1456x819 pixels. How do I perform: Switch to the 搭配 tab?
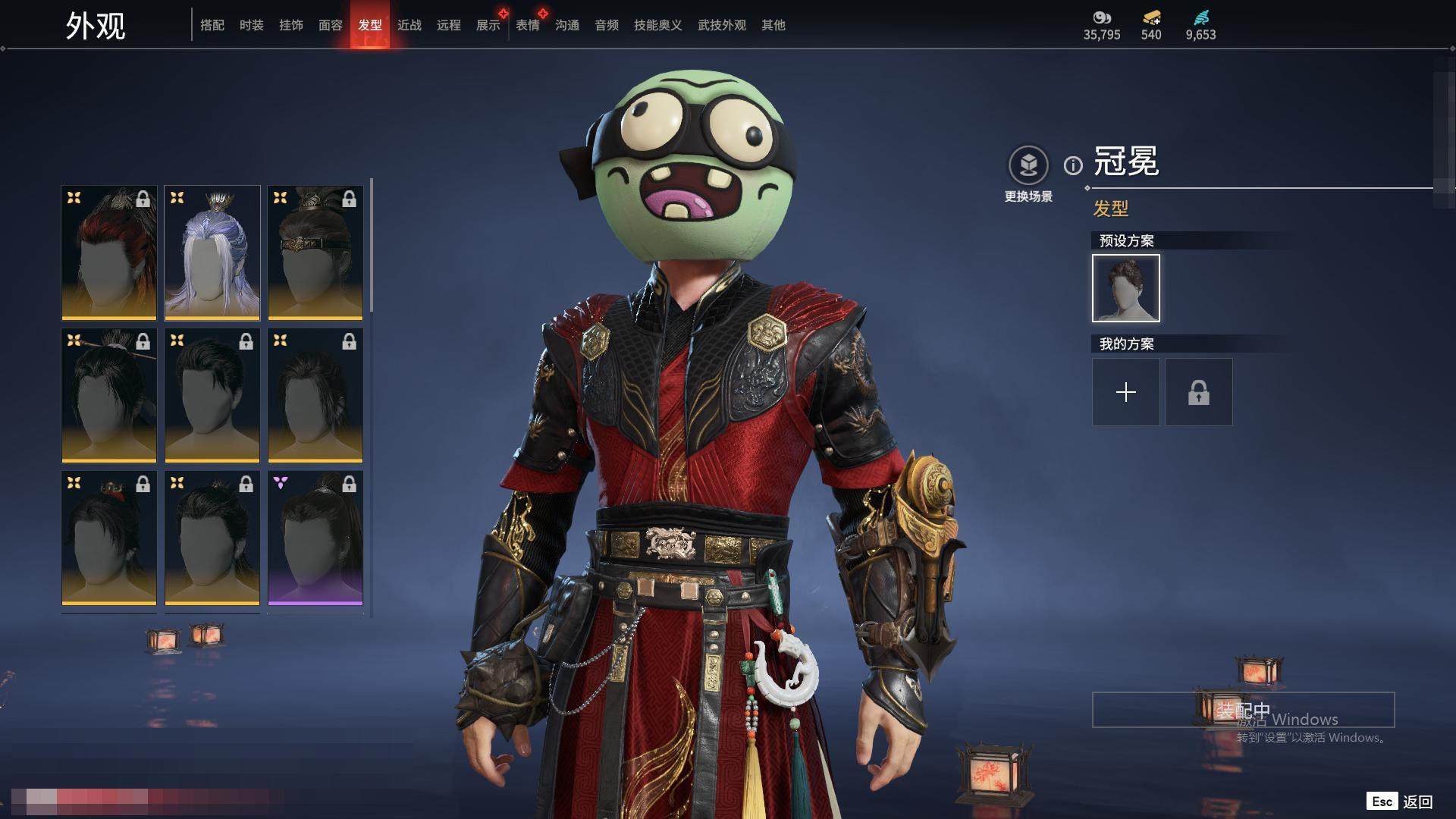coord(212,25)
